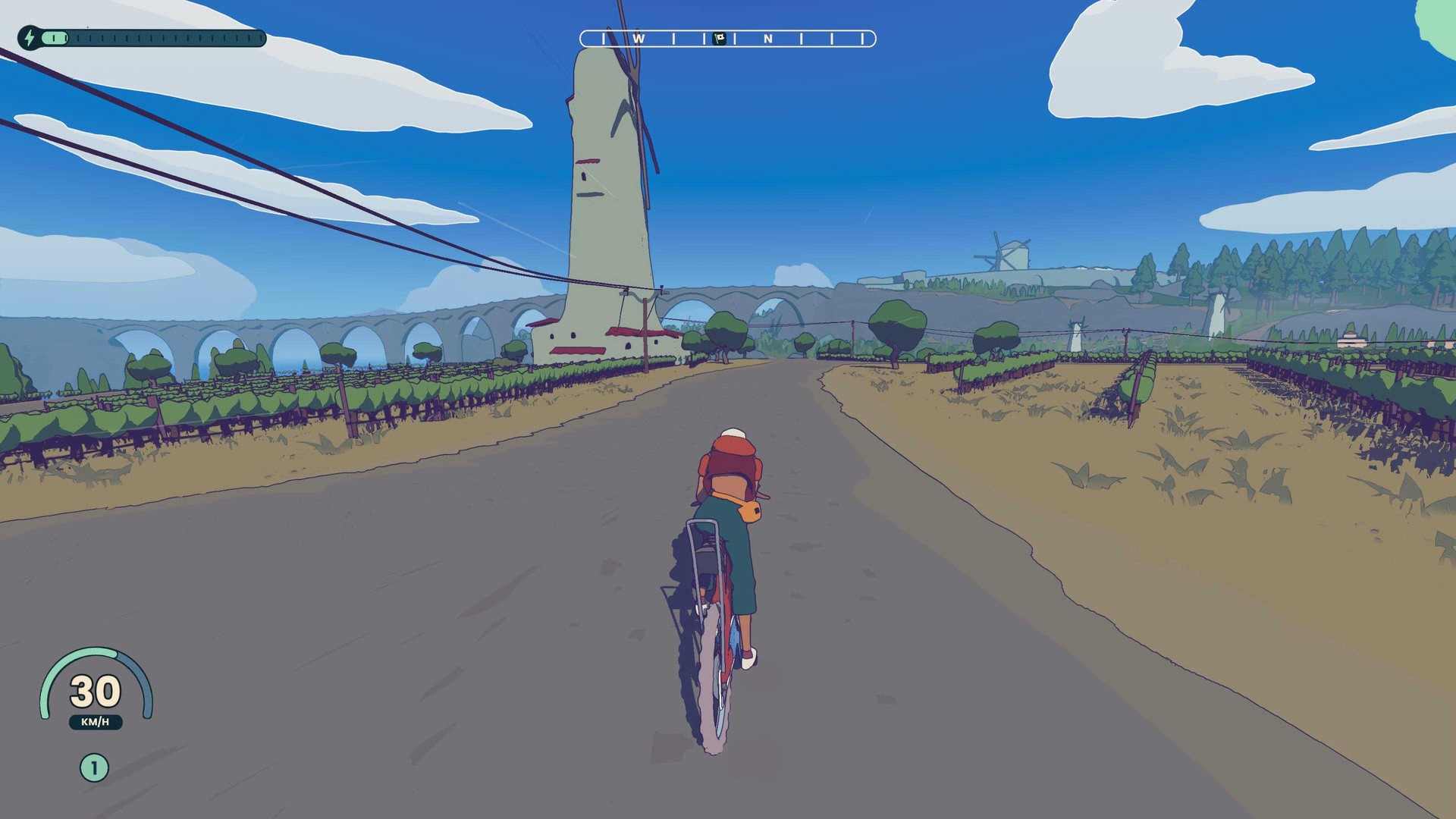Select the gear number 1 indicator
This screenshot has width=1456, height=819.
click(94, 768)
